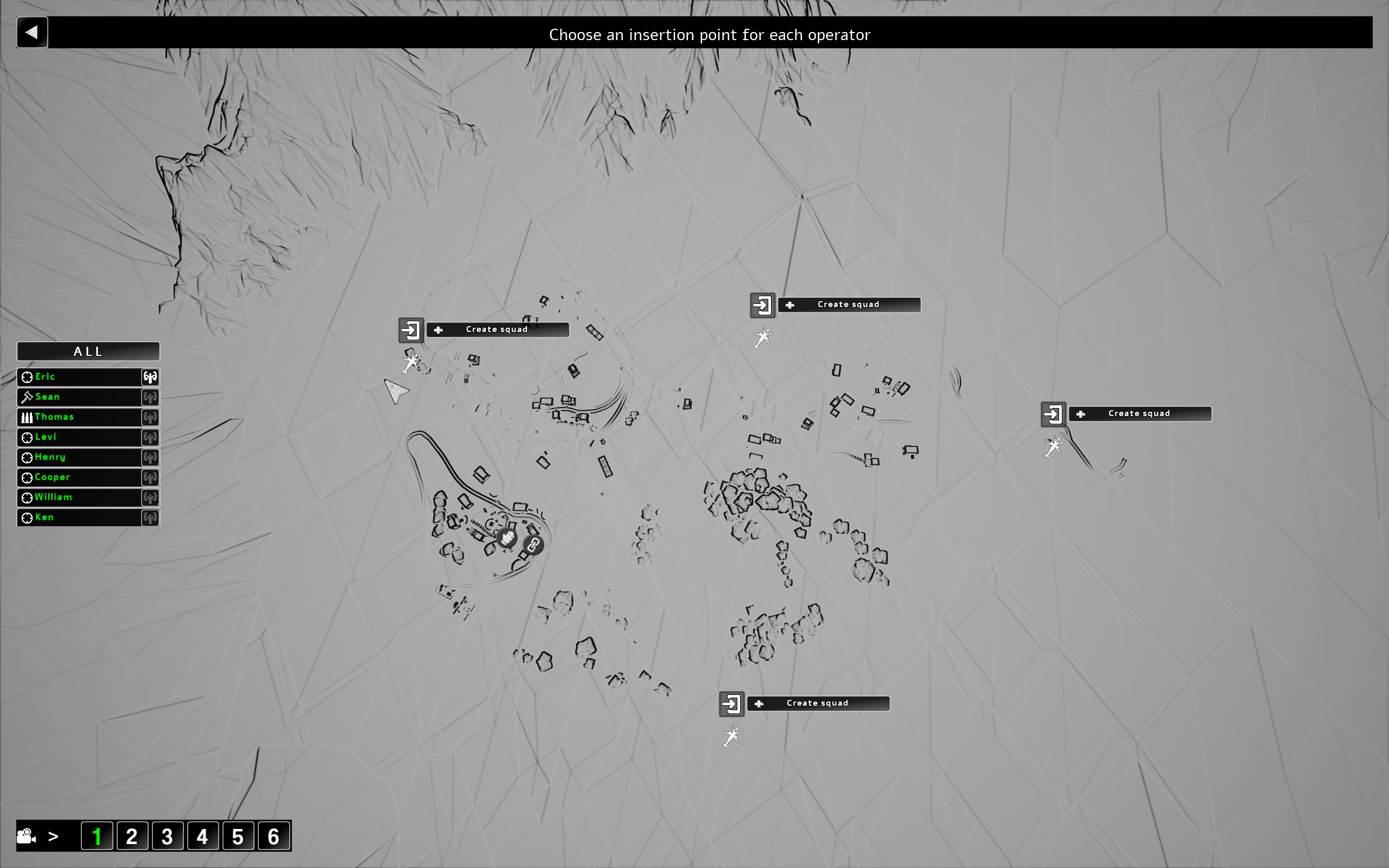Screen dimensions: 1389x868
Task: Switch to camera view 4
Action: click(202, 837)
